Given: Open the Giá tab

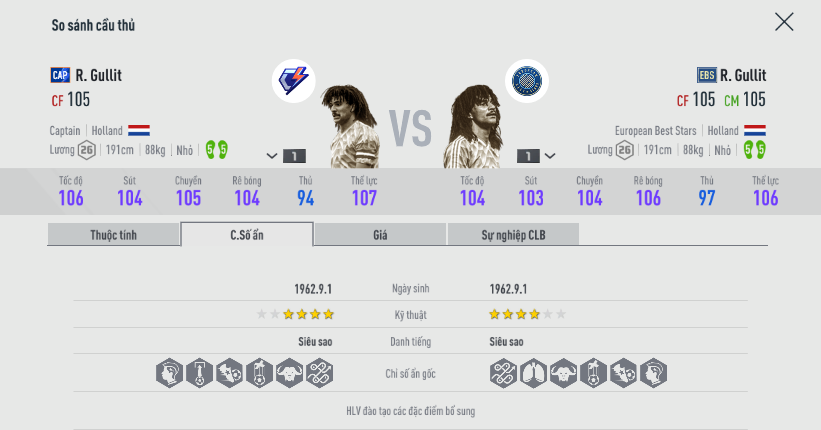Looking at the screenshot, I should (x=380, y=235).
